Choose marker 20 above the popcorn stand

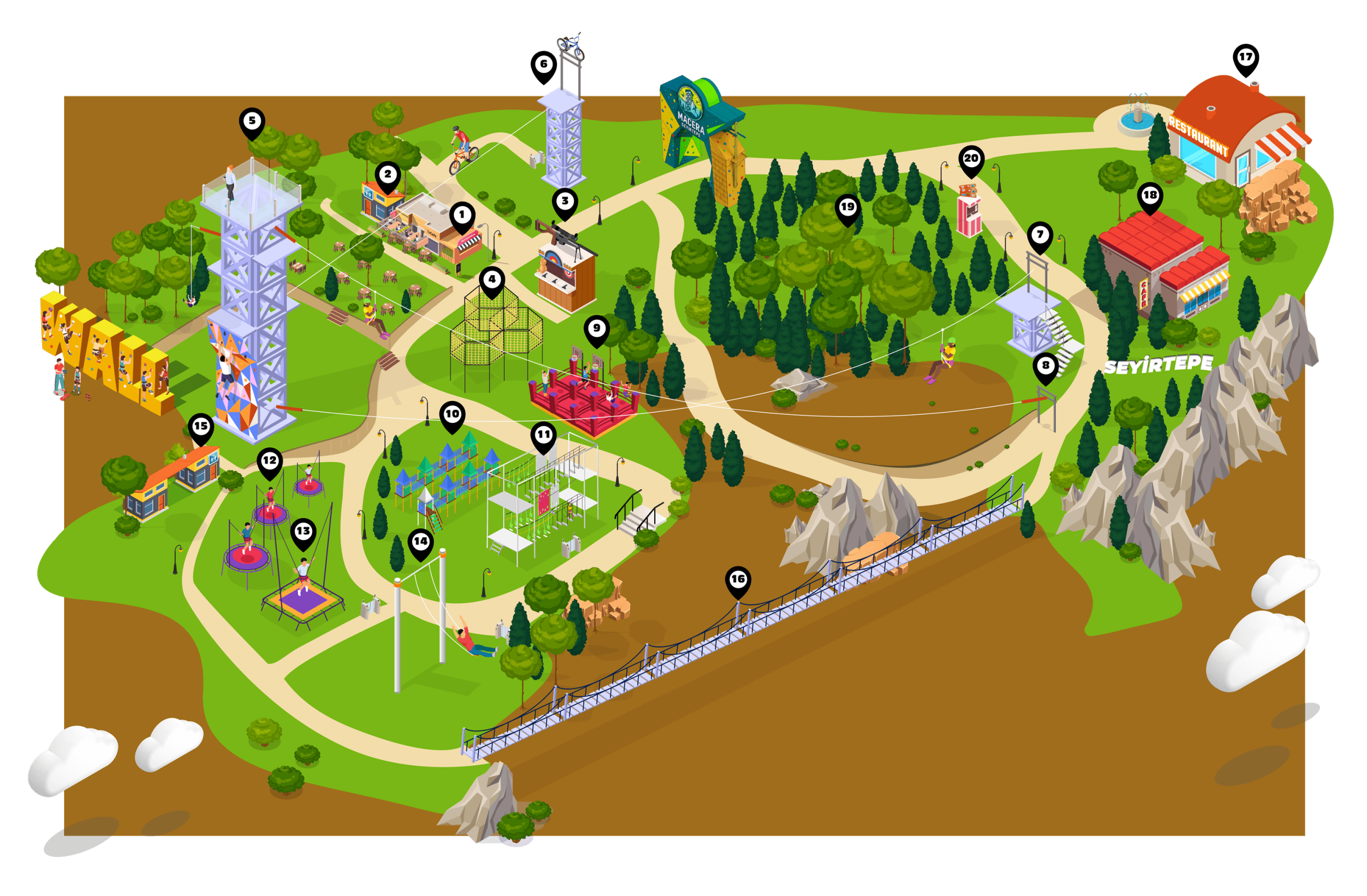coord(971,159)
